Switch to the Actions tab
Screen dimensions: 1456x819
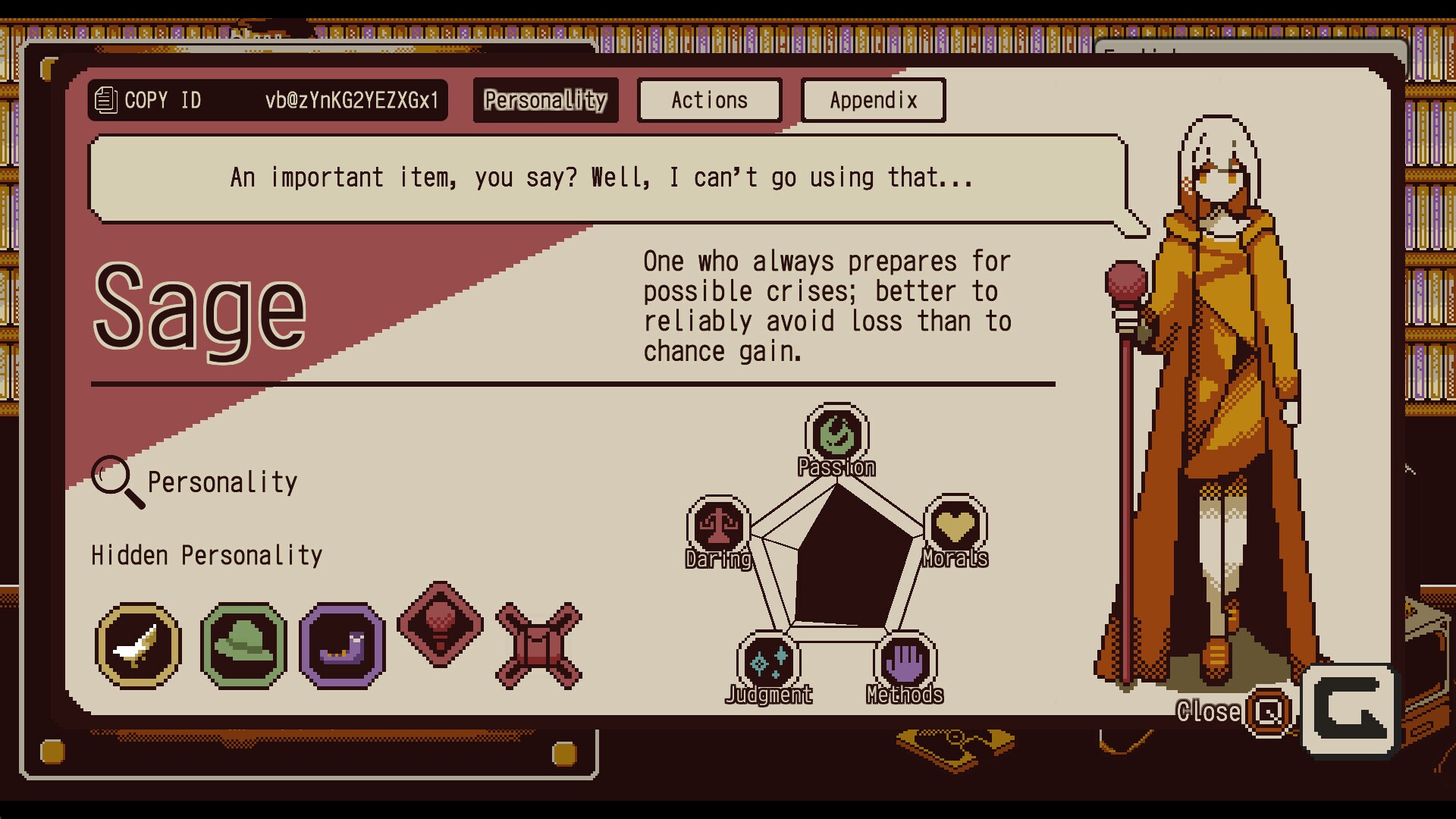pyautogui.click(x=708, y=100)
